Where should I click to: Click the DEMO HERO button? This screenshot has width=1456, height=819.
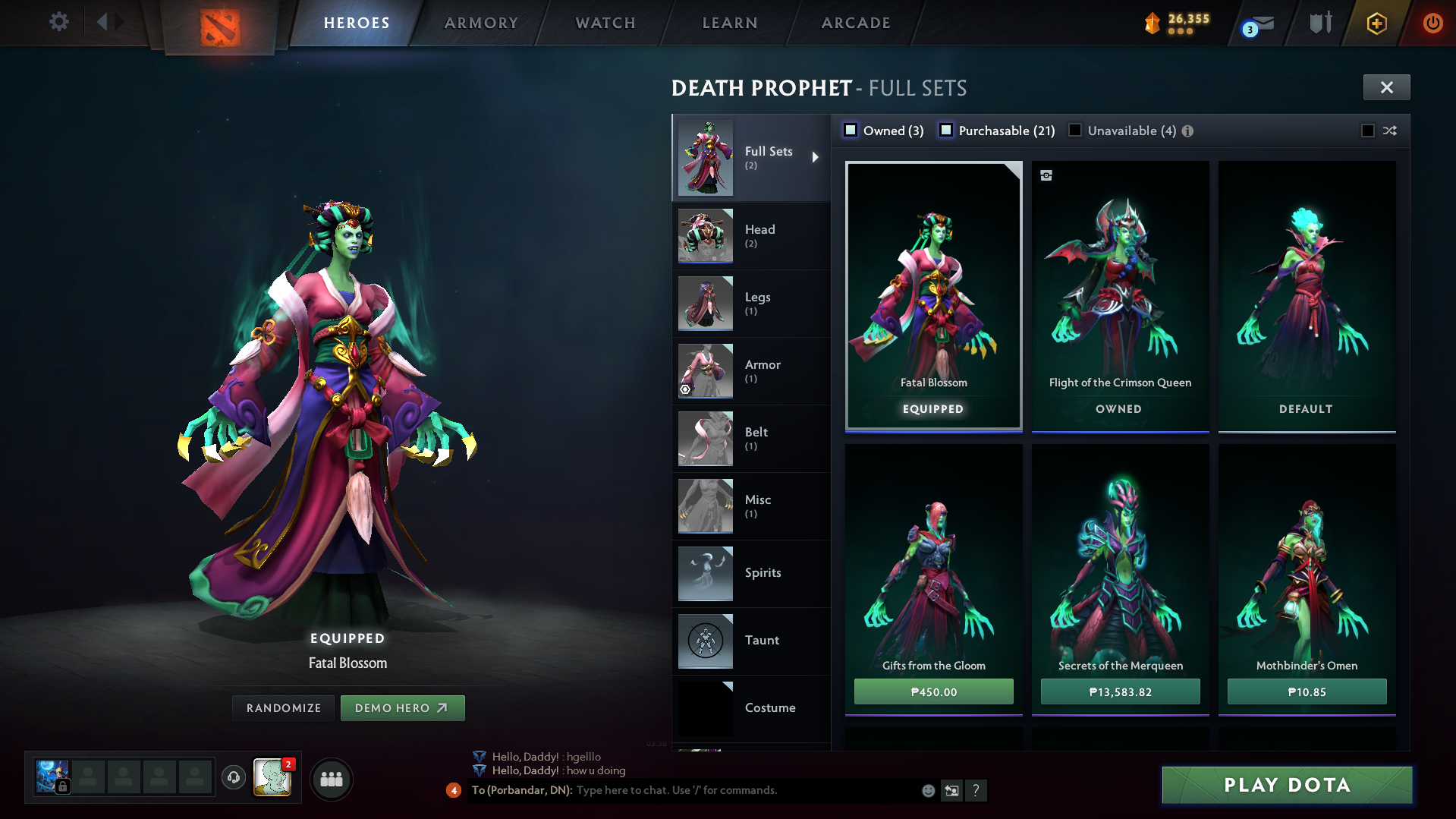click(403, 707)
